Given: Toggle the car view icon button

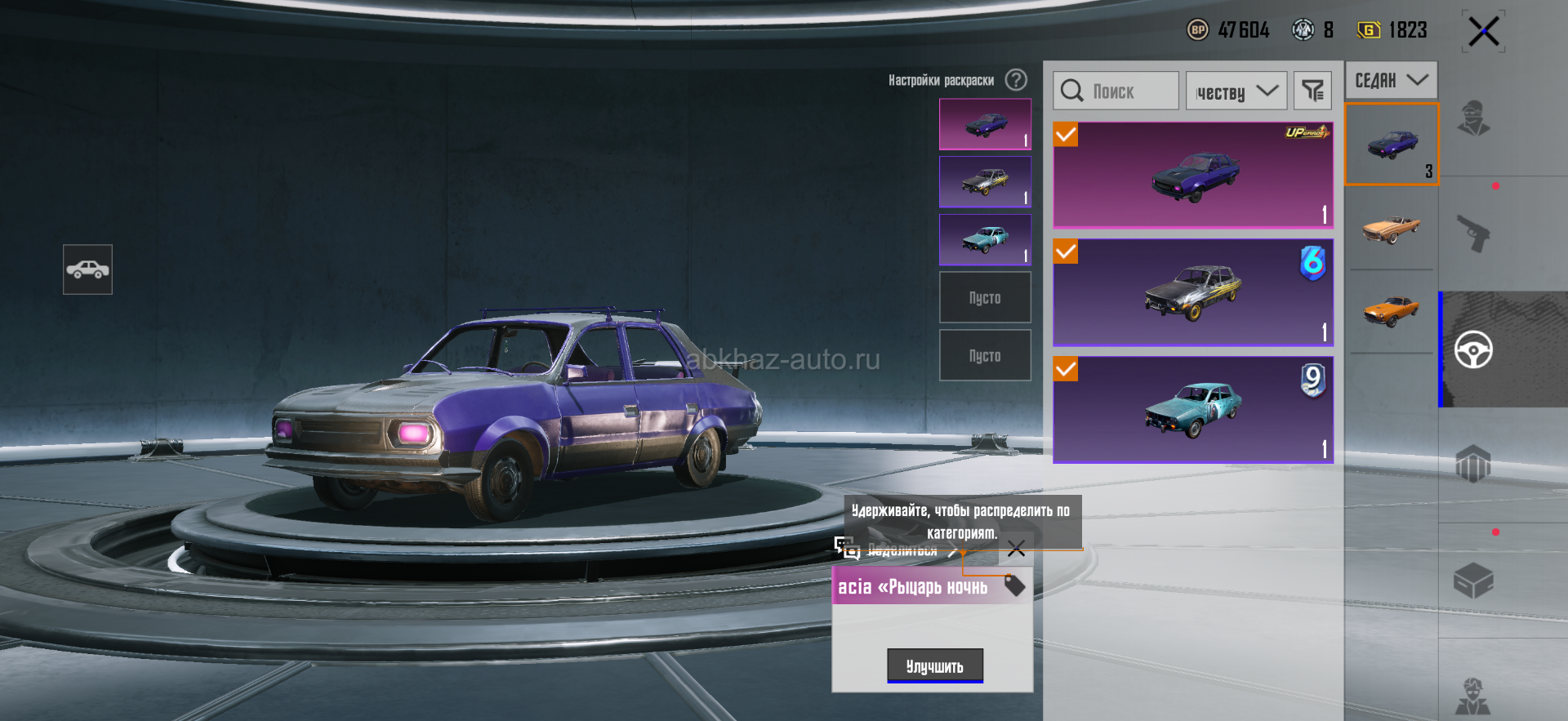Looking at the screenshot, I should [x=87, y=269].
